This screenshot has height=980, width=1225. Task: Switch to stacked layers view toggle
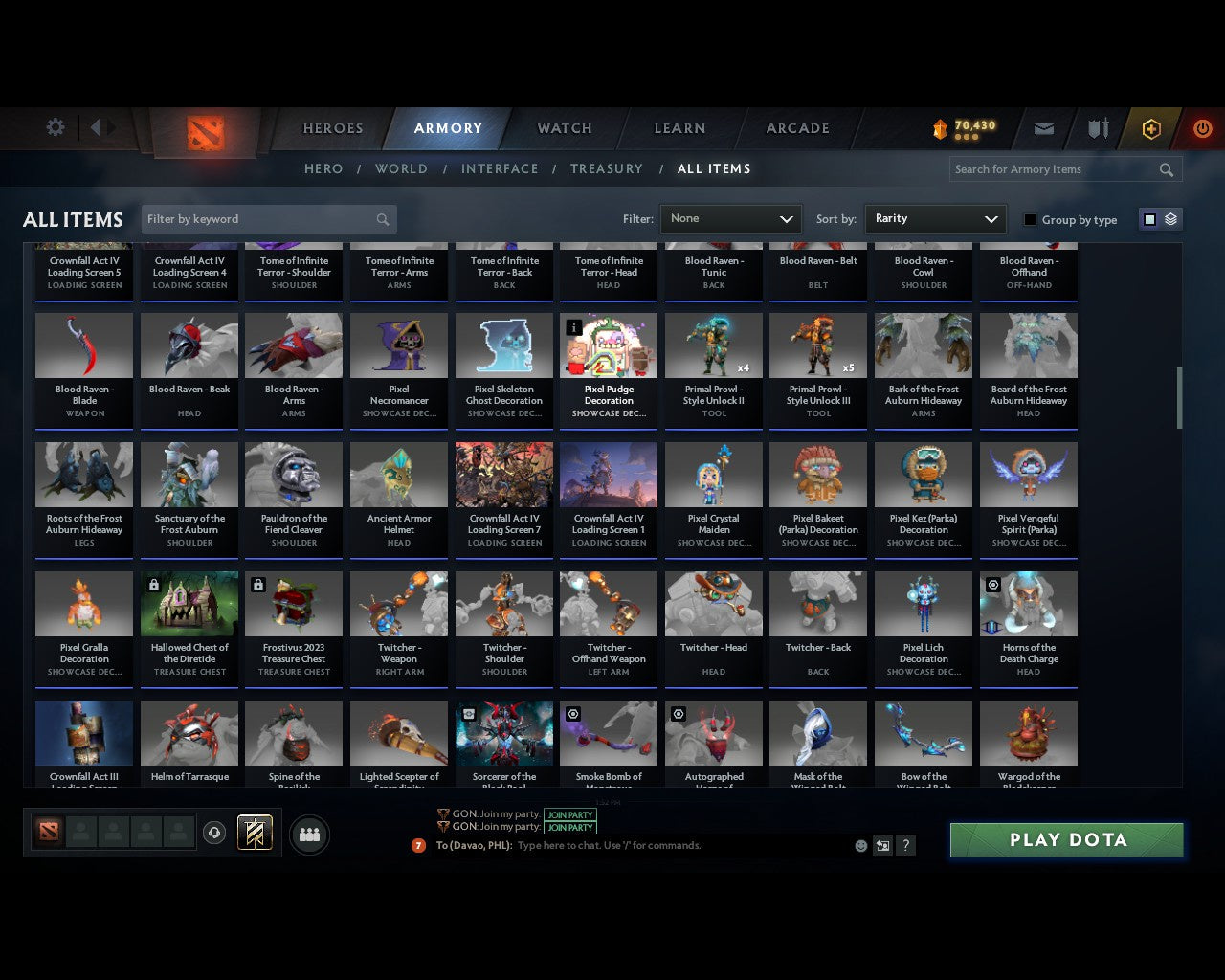1169,218
